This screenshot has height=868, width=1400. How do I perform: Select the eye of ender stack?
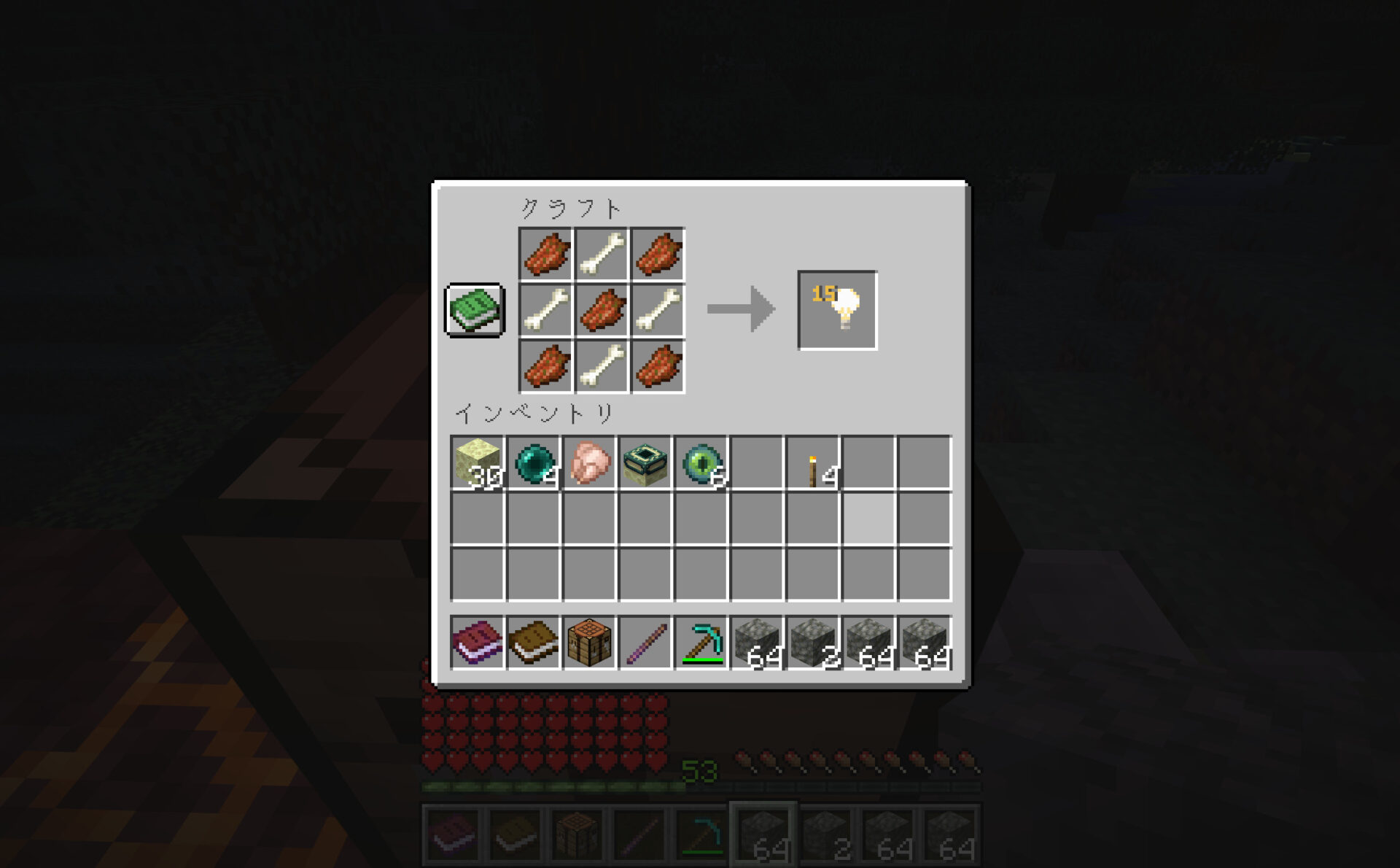(x=701, y=462)
